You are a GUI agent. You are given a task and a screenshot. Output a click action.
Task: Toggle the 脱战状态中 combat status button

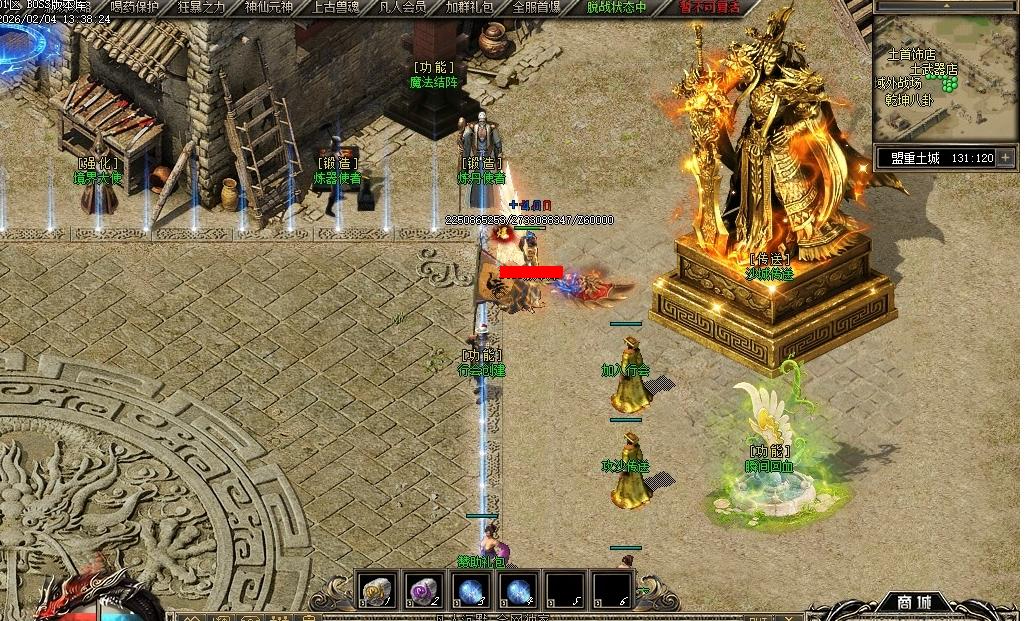(616, 7)
